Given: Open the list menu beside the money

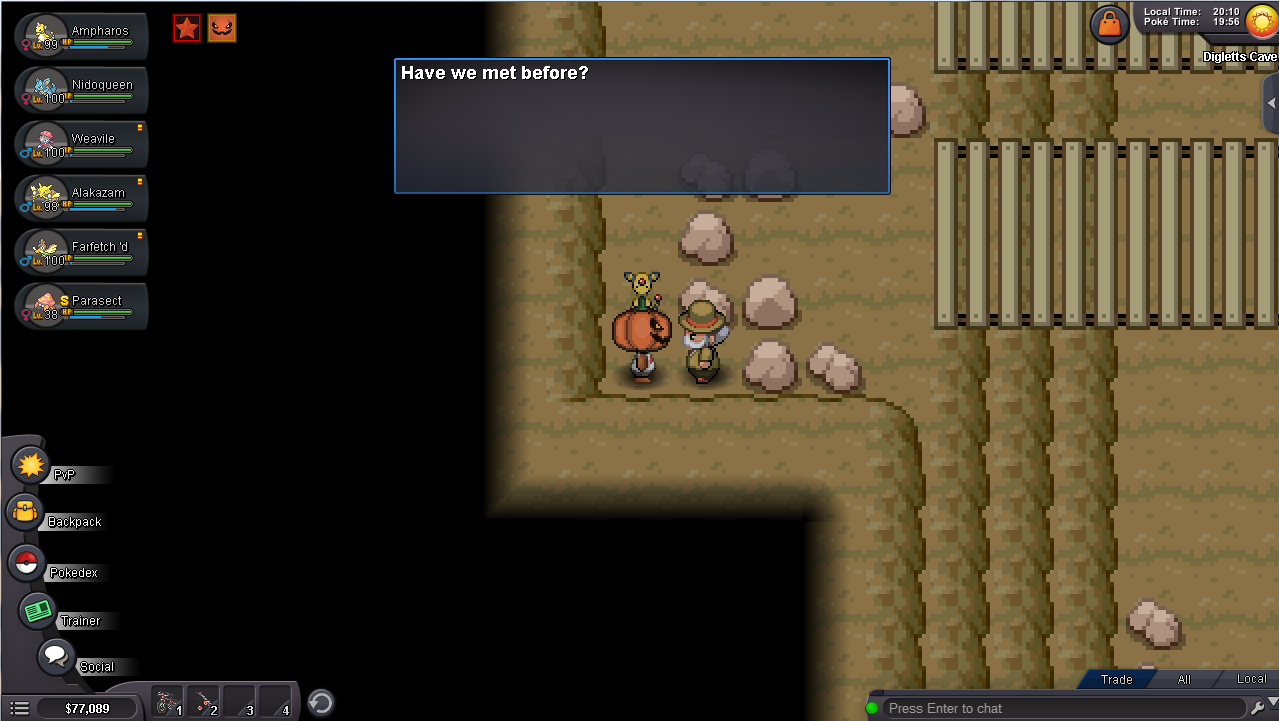Looking at the screenshot, I should coord(19,708).
